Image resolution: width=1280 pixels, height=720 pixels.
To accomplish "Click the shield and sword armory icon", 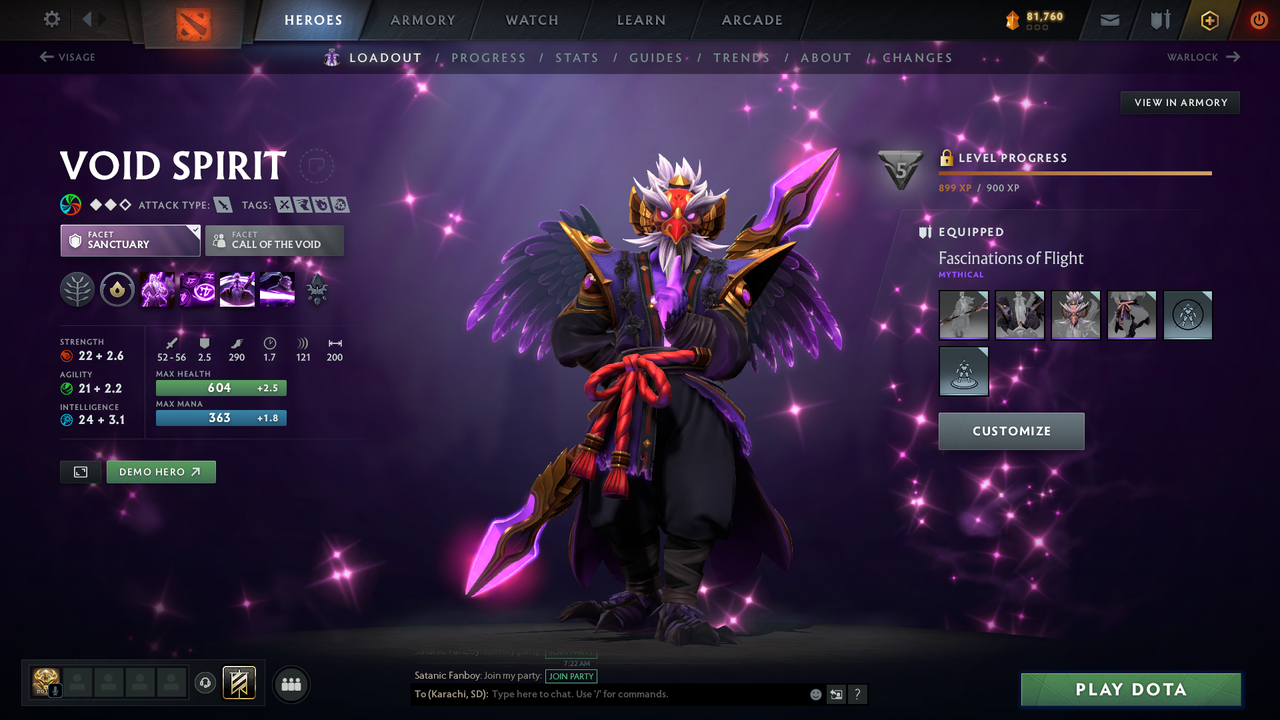I will pyautogui.click(x=1161, y=19).
